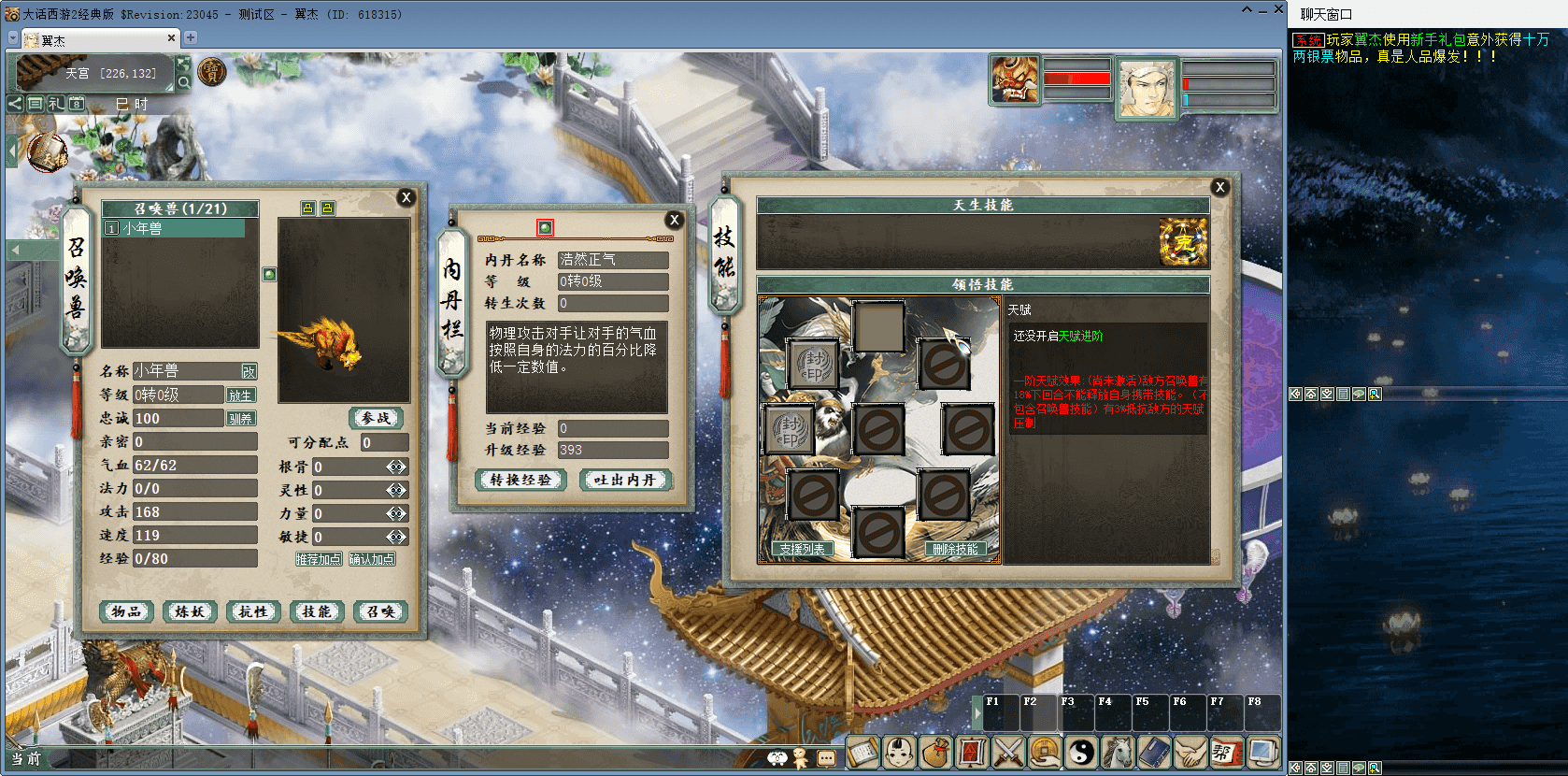Close the game window from the title bar
This screenshot has width=1568, height=776.
1278,9
